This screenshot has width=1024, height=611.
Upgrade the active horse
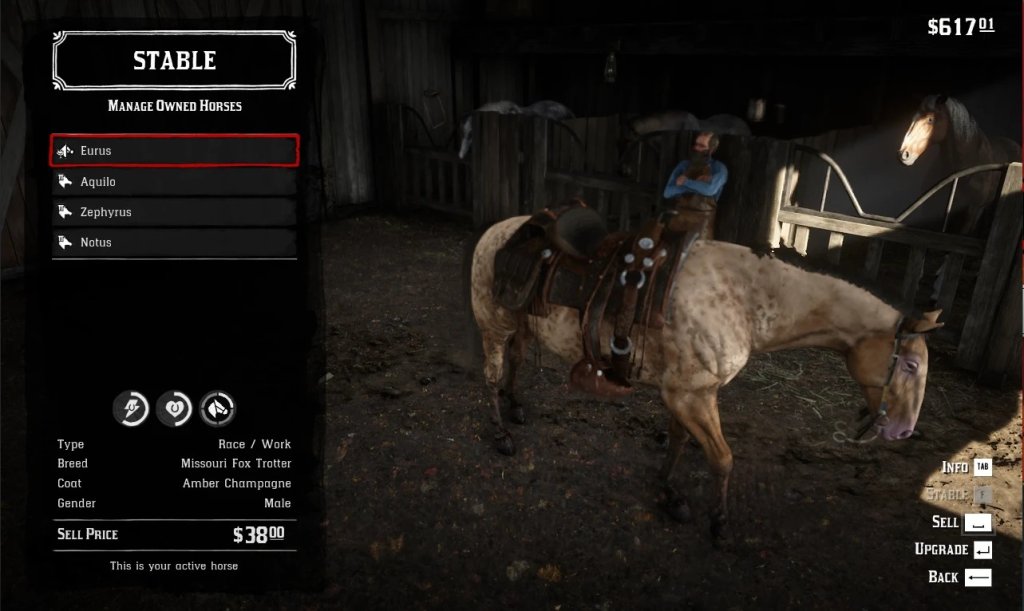(x=953, y=549)
